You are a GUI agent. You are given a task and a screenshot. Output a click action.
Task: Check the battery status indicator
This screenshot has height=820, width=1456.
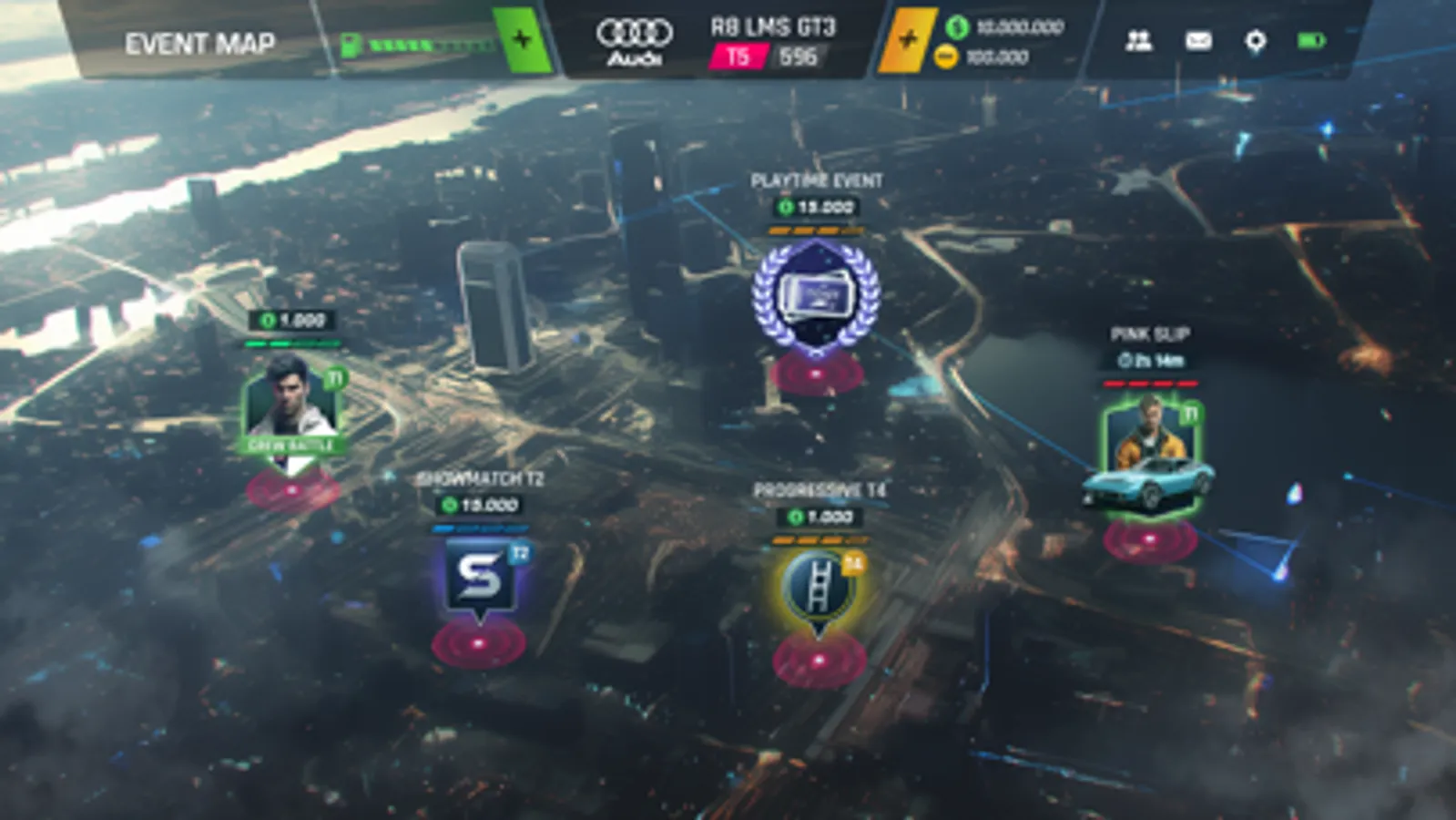point(1311,39)
